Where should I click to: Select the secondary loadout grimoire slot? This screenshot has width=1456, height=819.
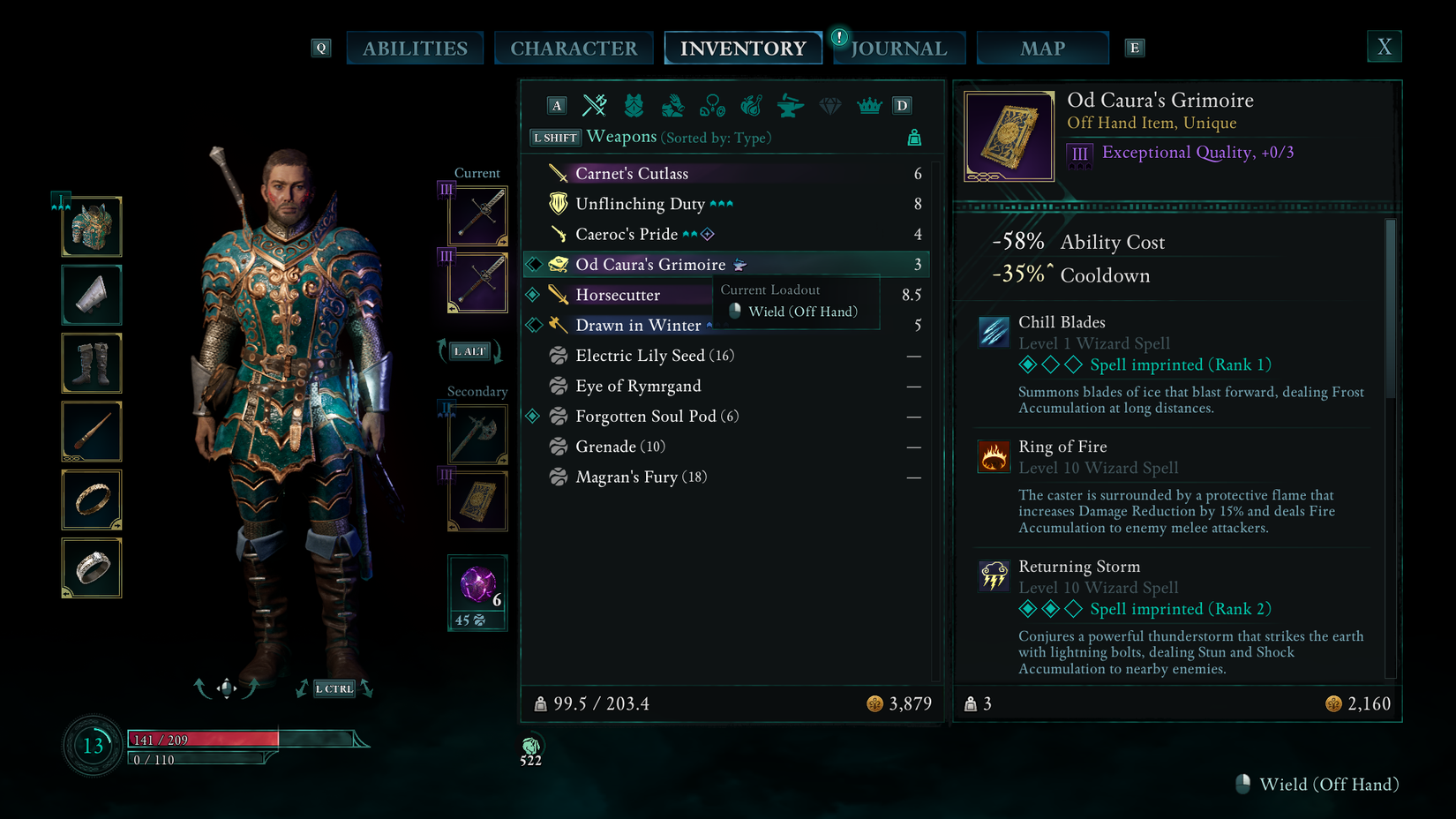477,501
